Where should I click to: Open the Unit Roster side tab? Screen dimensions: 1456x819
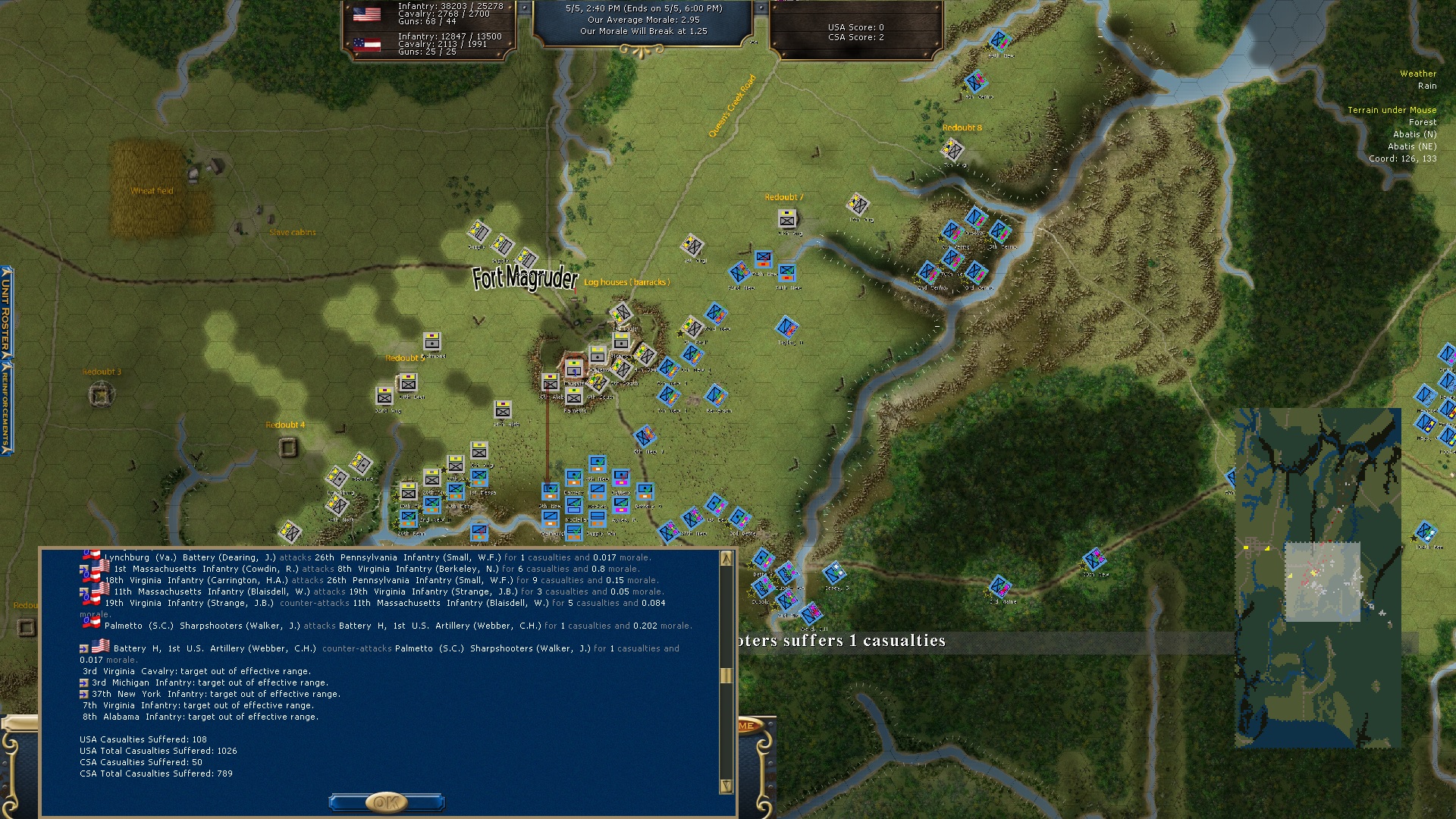tap(6, 311)
